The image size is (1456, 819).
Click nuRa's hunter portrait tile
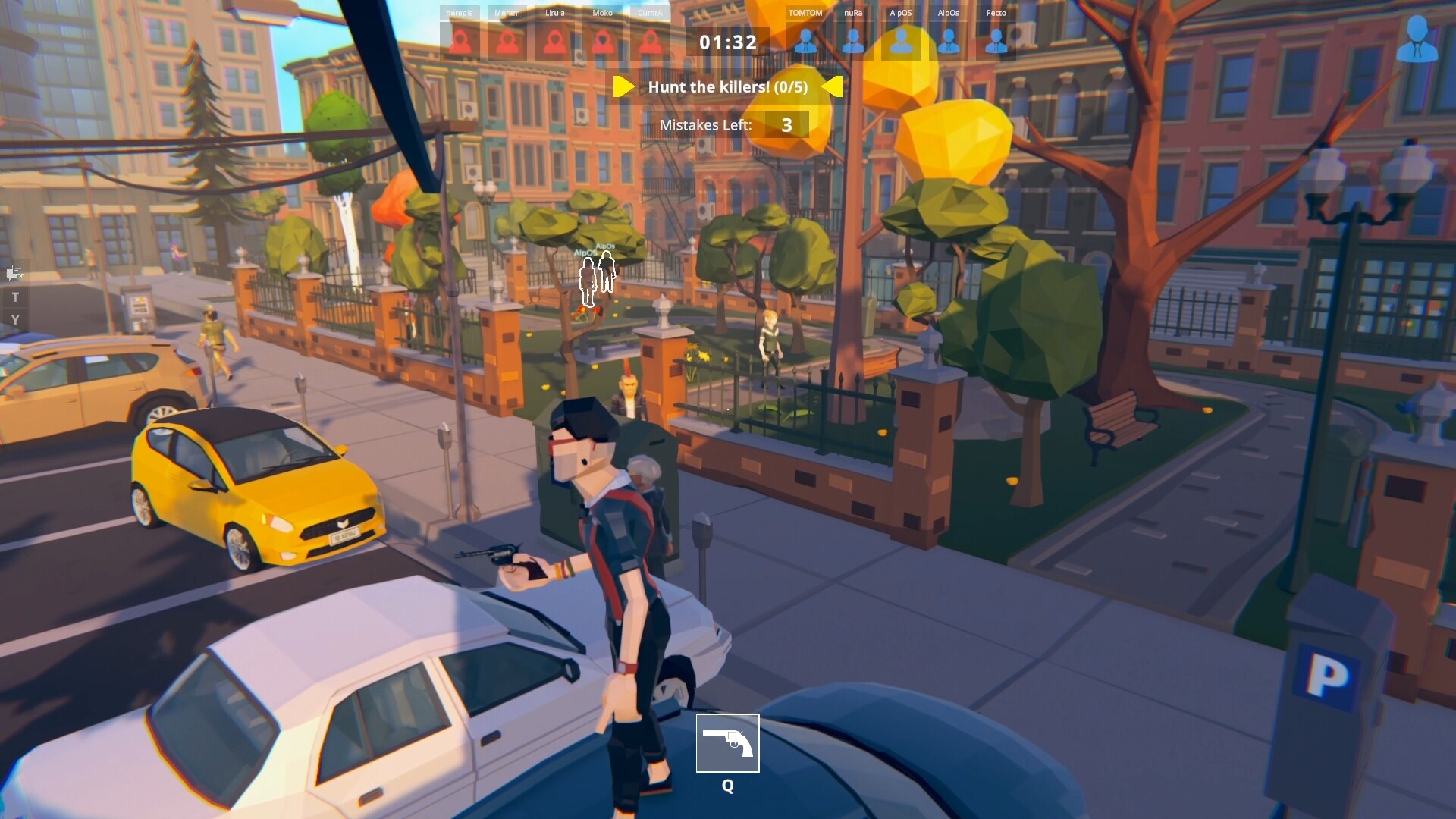coord(853,42)
